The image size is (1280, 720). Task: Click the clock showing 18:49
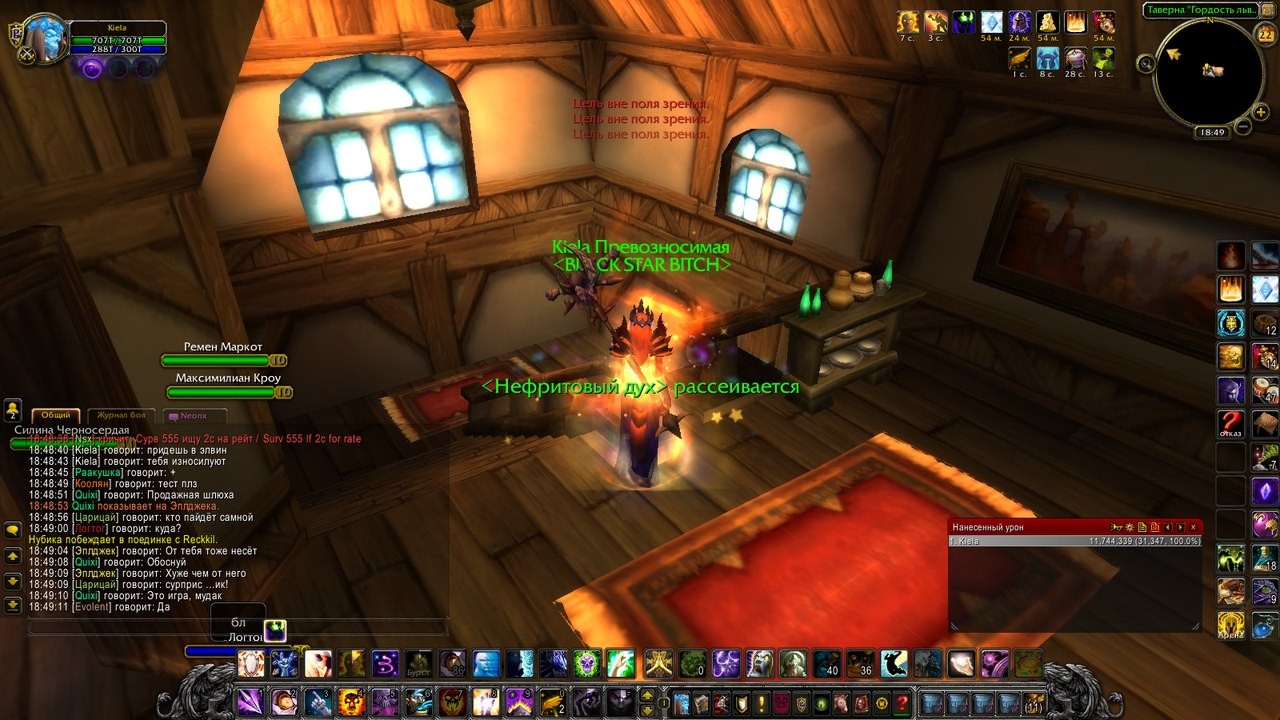click(x=1213, y=132)
